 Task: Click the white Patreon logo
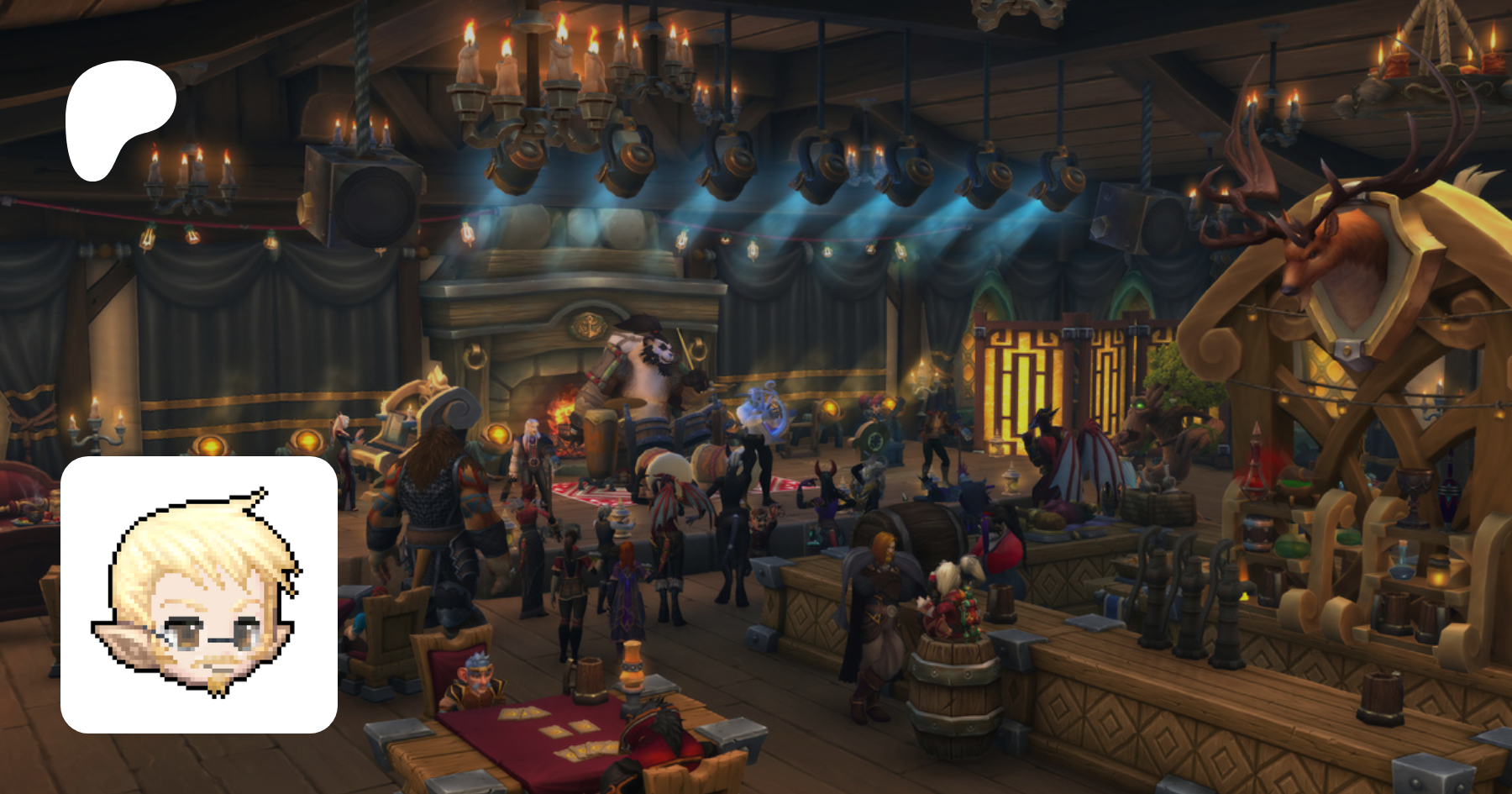point(119,119)
